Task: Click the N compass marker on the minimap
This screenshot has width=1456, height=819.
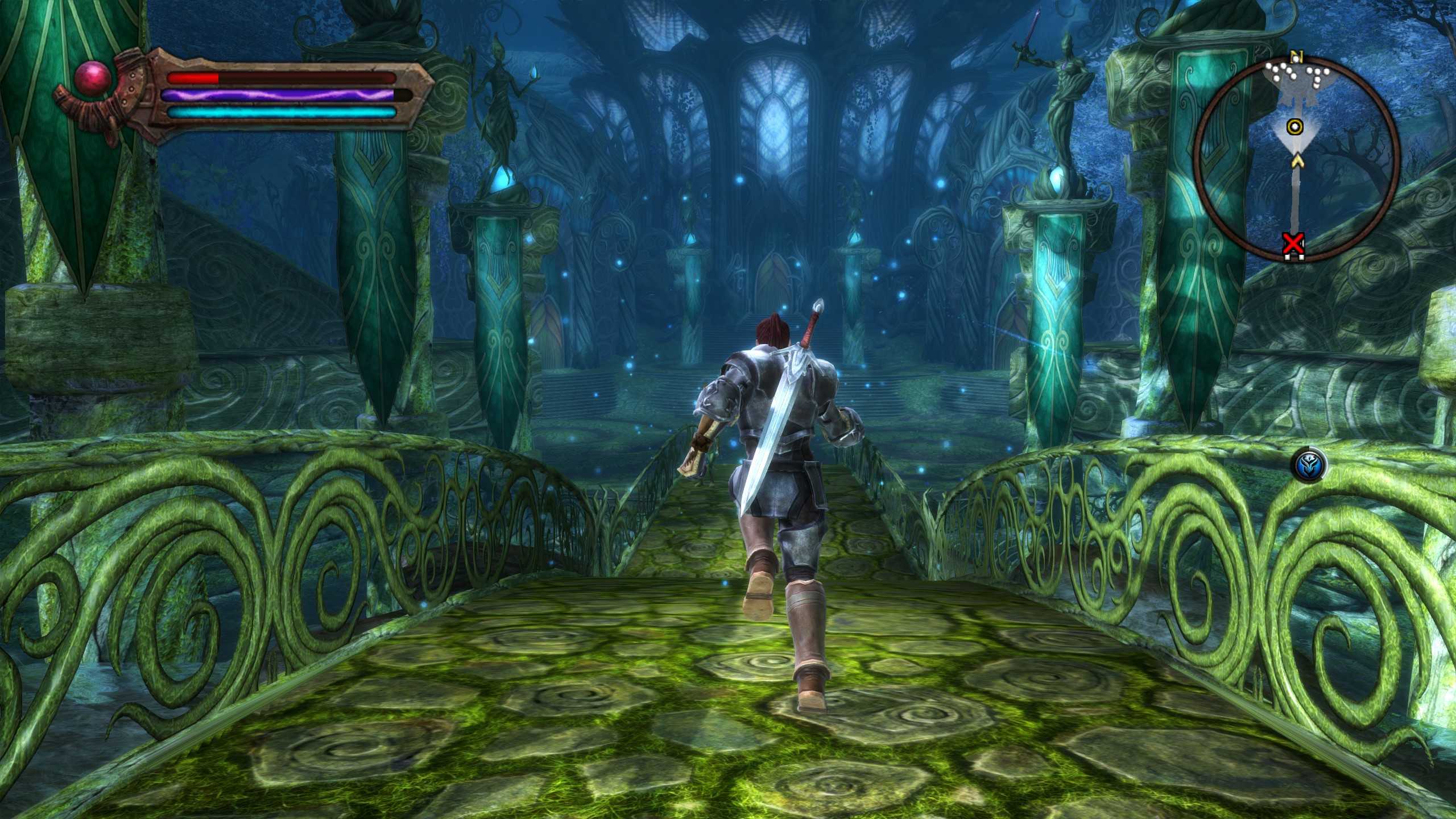Action: 1297,55
